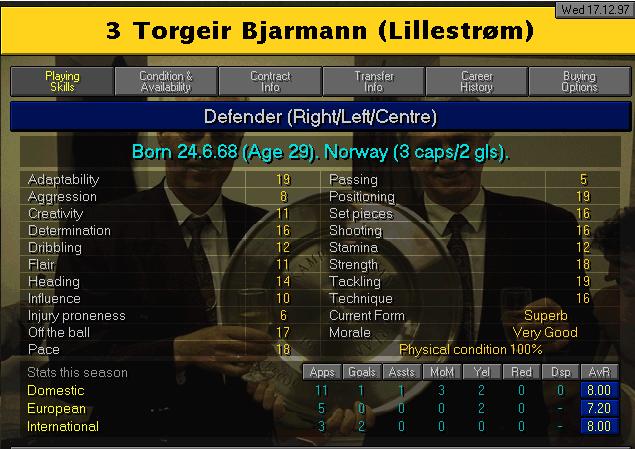Open the Condition & Availability tab
Image resolution: width=635 pixels, height=449 pixels.
point(166,82)
